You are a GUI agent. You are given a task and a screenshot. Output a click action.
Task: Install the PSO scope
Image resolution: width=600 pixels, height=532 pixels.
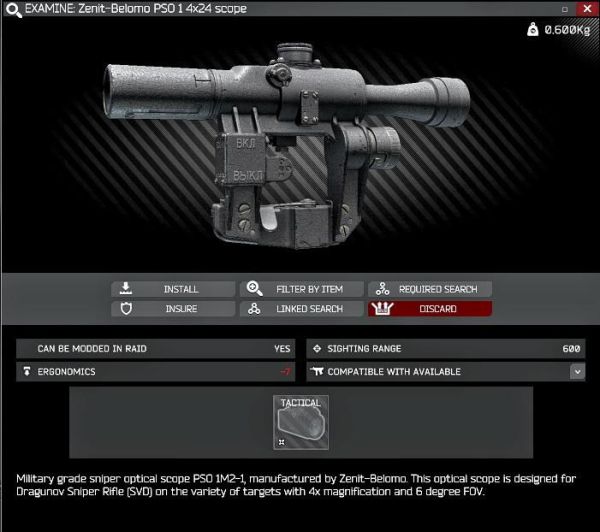(173, 289)
